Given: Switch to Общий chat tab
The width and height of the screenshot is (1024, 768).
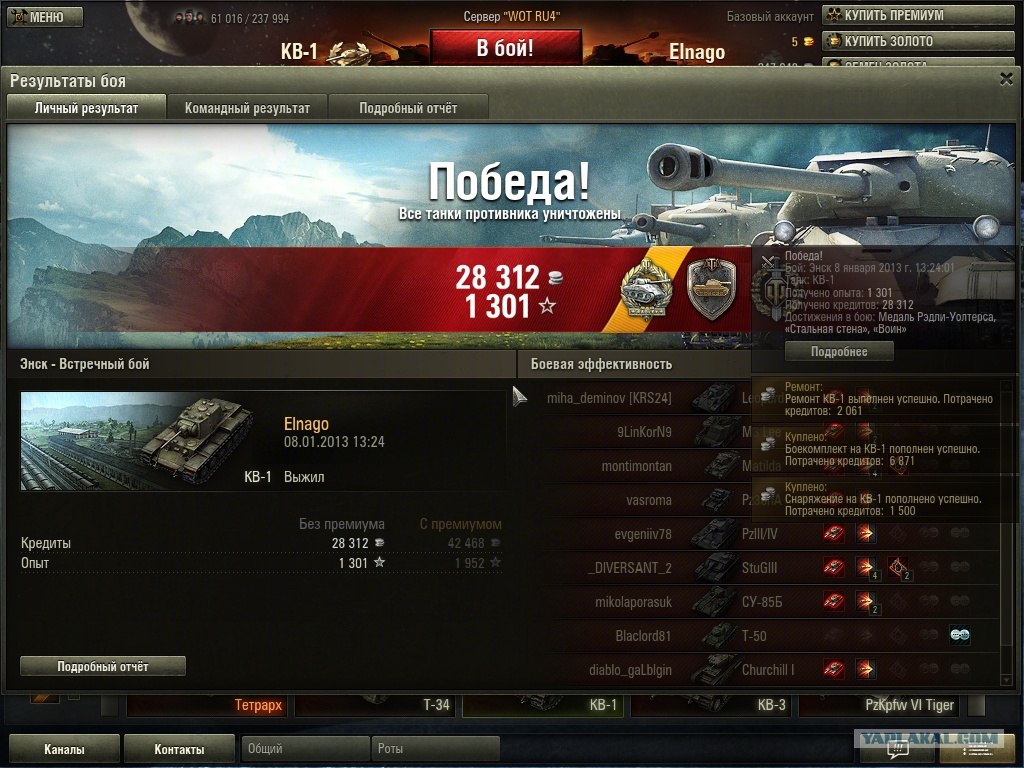Looking at the screenshot, I should pyautogui.click(x=305, y=749).
